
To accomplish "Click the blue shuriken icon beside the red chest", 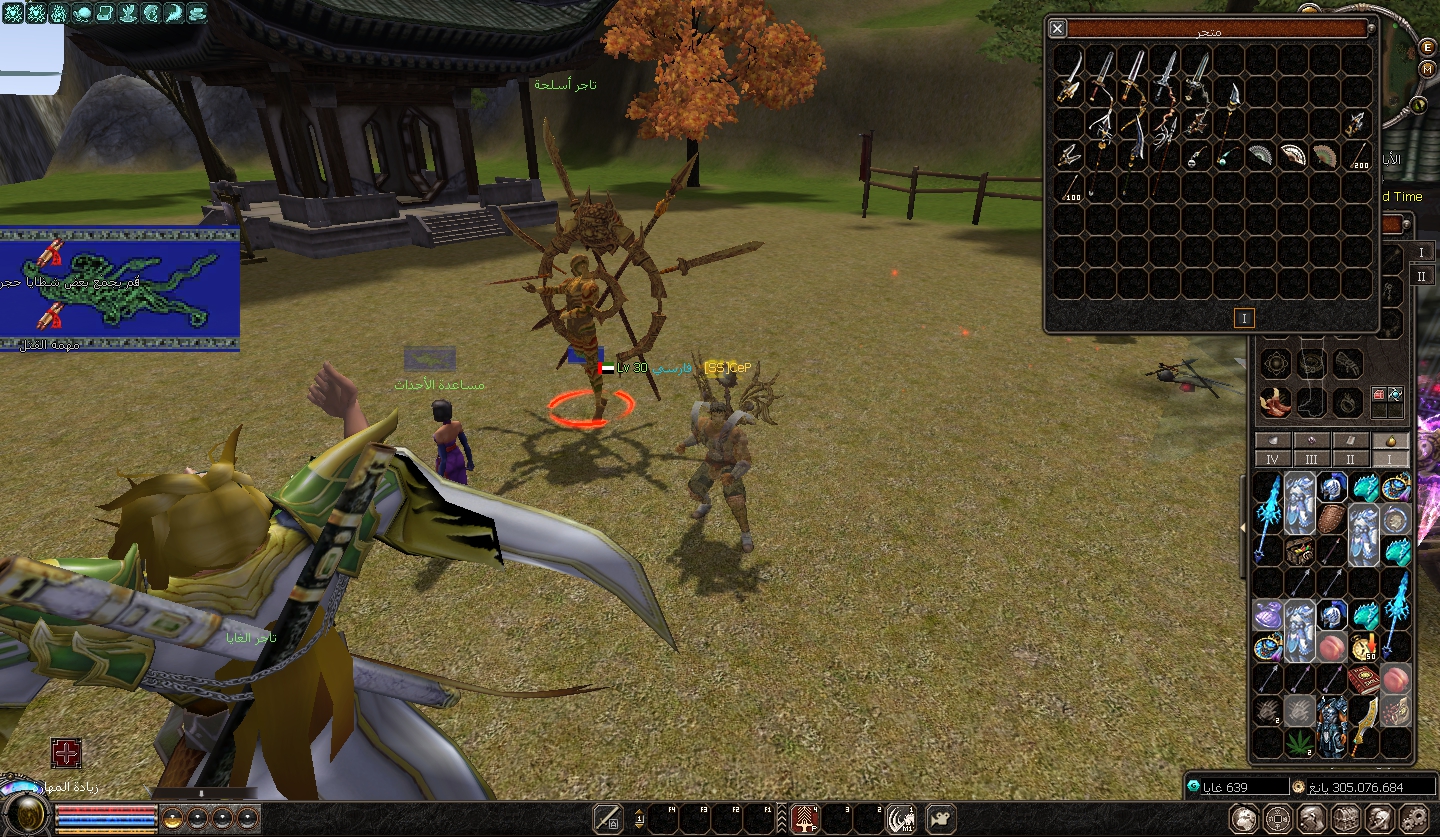I will pyautogui.click(x=1396, y=394).
